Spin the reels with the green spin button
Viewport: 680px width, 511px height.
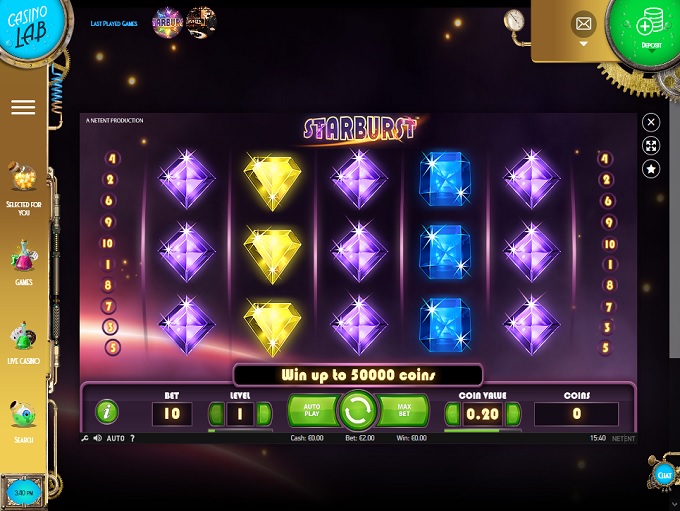[357, 410]
